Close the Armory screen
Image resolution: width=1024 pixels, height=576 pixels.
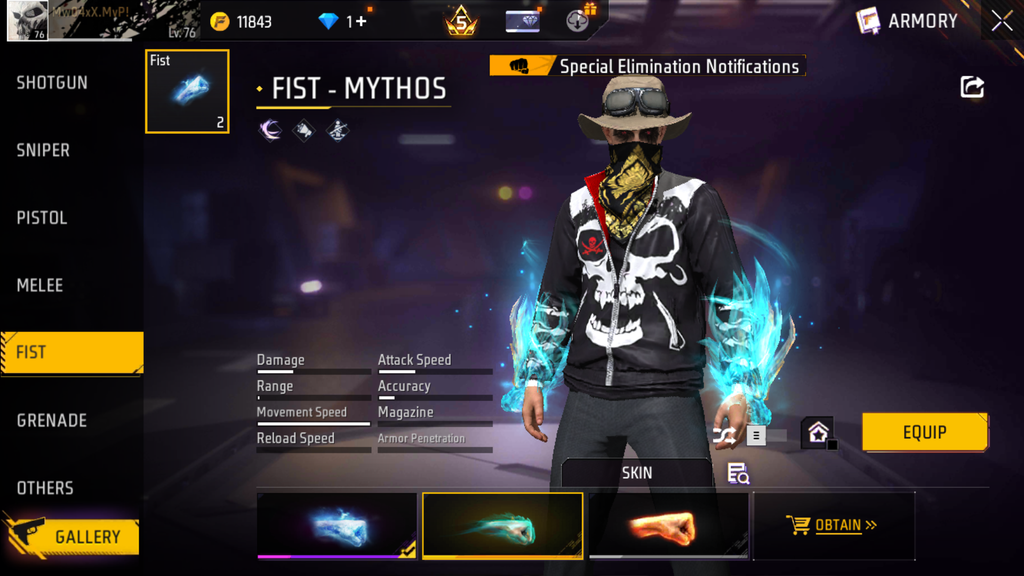click(1001, 21)
